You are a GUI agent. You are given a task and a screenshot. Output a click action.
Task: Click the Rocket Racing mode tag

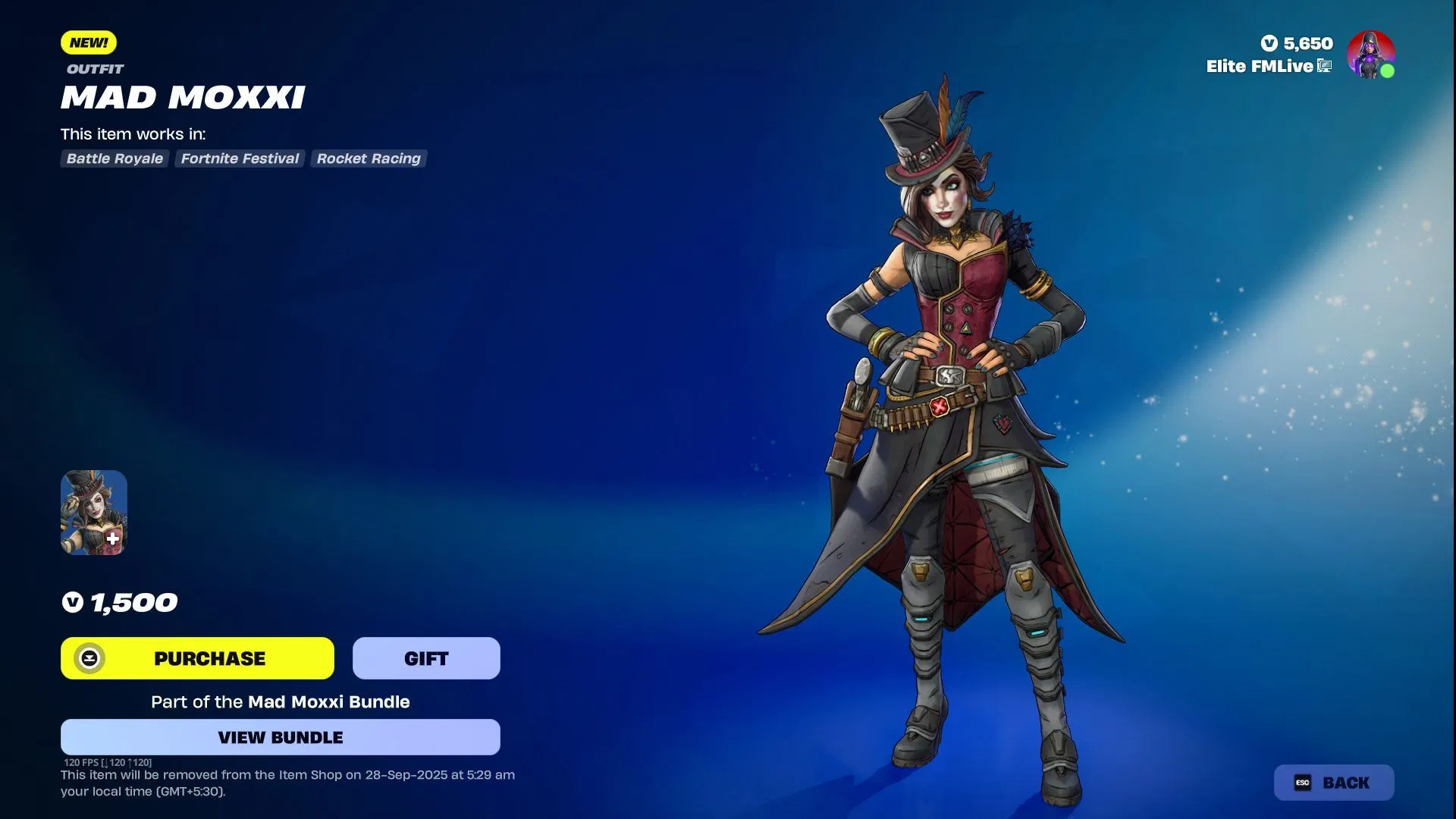point(369,158)
